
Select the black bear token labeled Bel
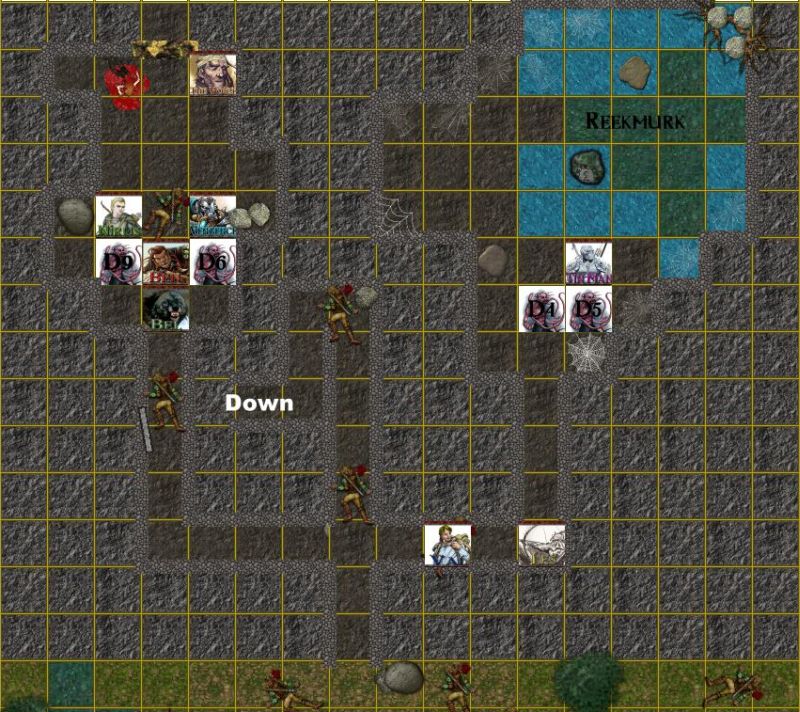click(x=165, y=309)
